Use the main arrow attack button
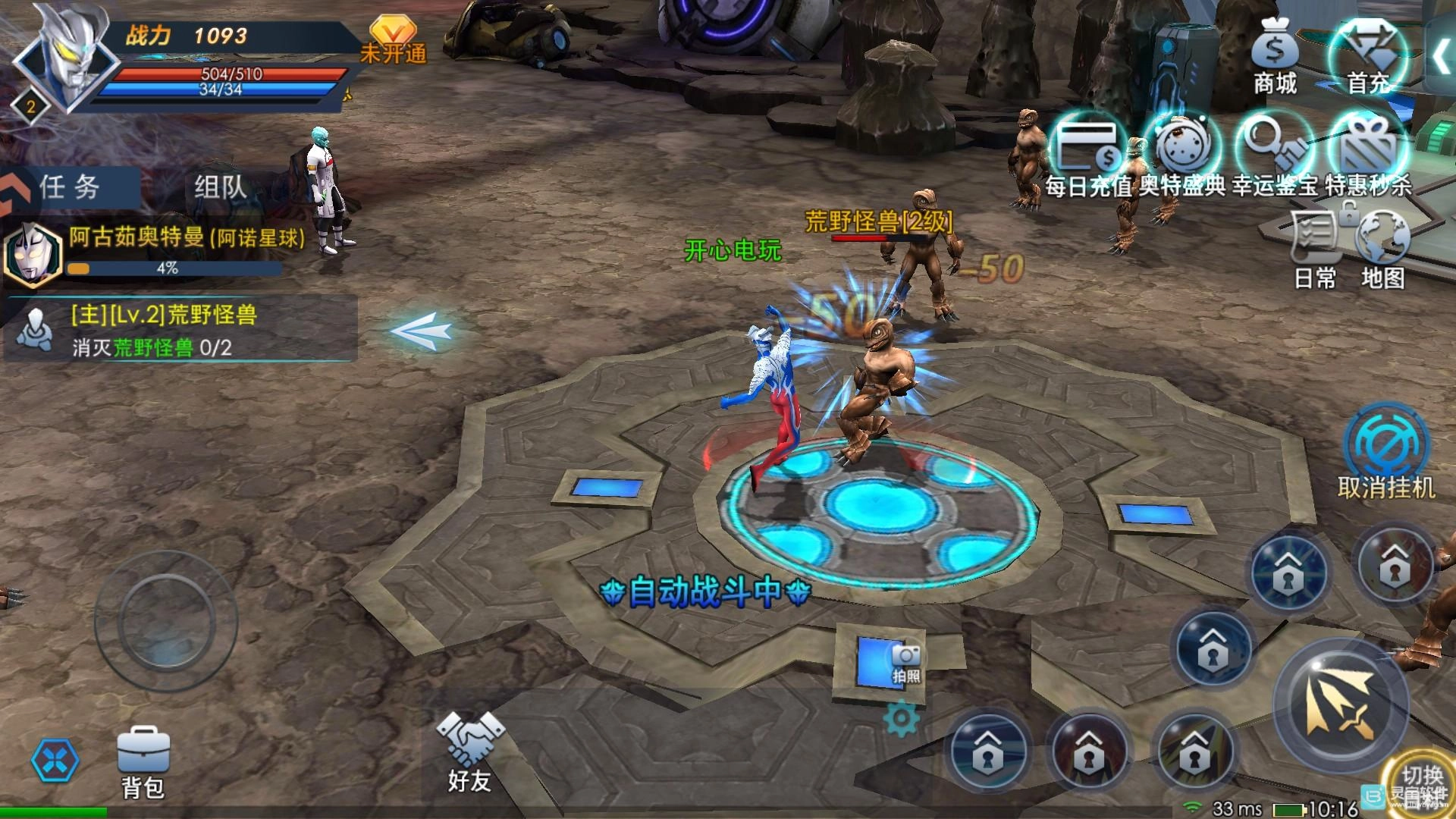Screen dimensions: 1456x819 click(x=1340, y=706)
